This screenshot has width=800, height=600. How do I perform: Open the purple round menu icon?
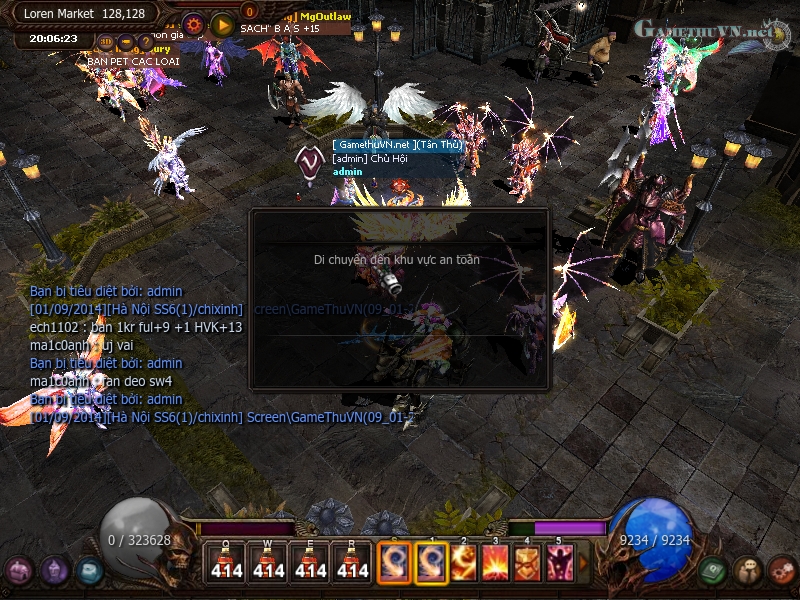tap(20, 571)
